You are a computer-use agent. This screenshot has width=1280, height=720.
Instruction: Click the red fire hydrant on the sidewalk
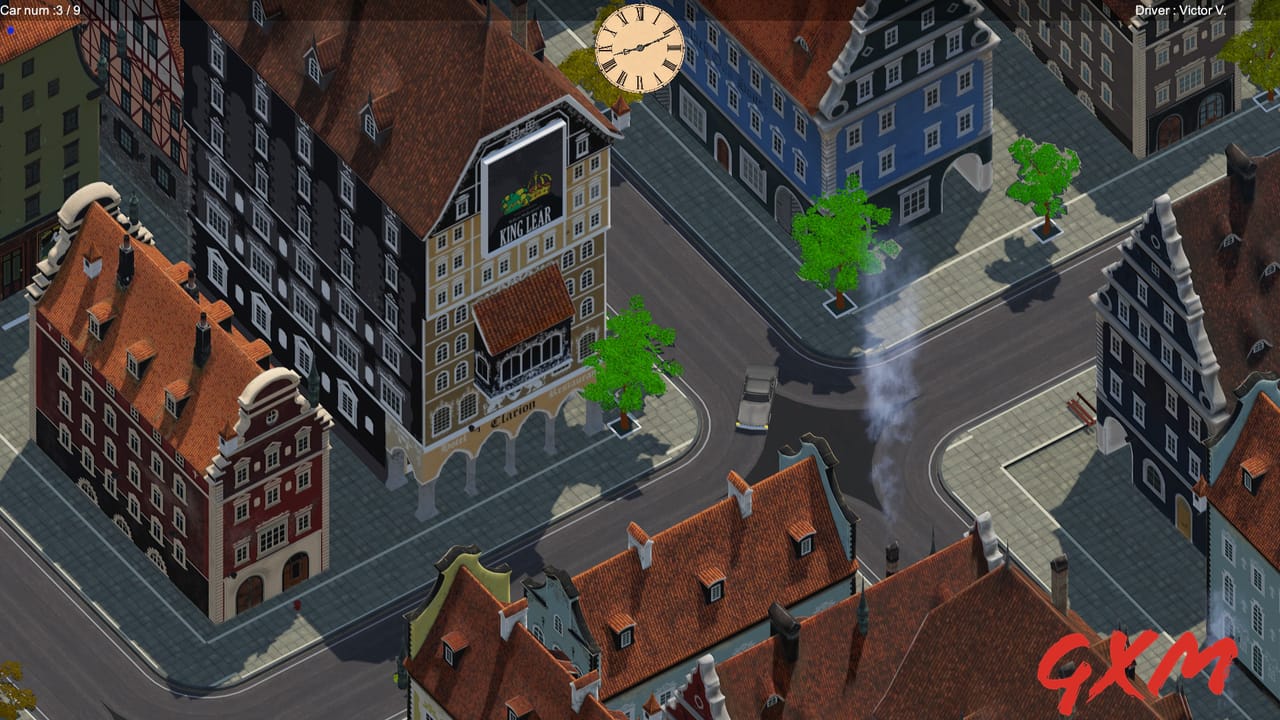[297, 605]
